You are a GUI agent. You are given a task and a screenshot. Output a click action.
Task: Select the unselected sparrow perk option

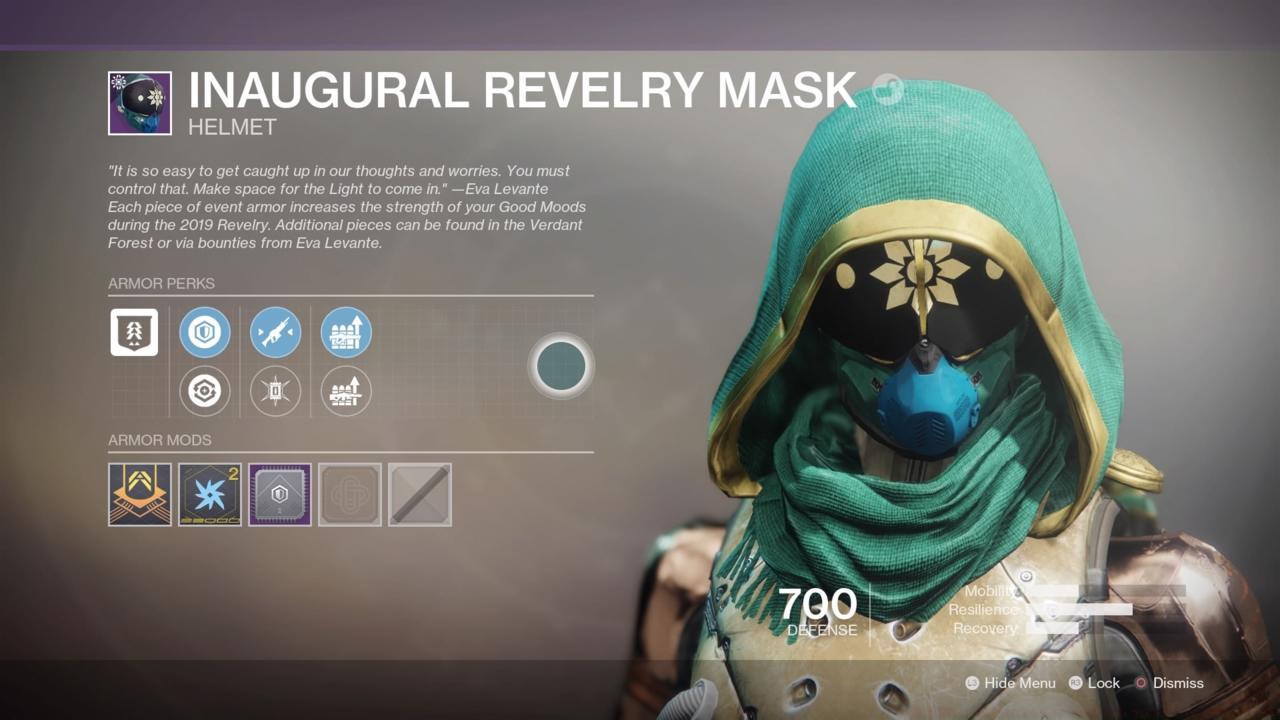tap(275, 391)
